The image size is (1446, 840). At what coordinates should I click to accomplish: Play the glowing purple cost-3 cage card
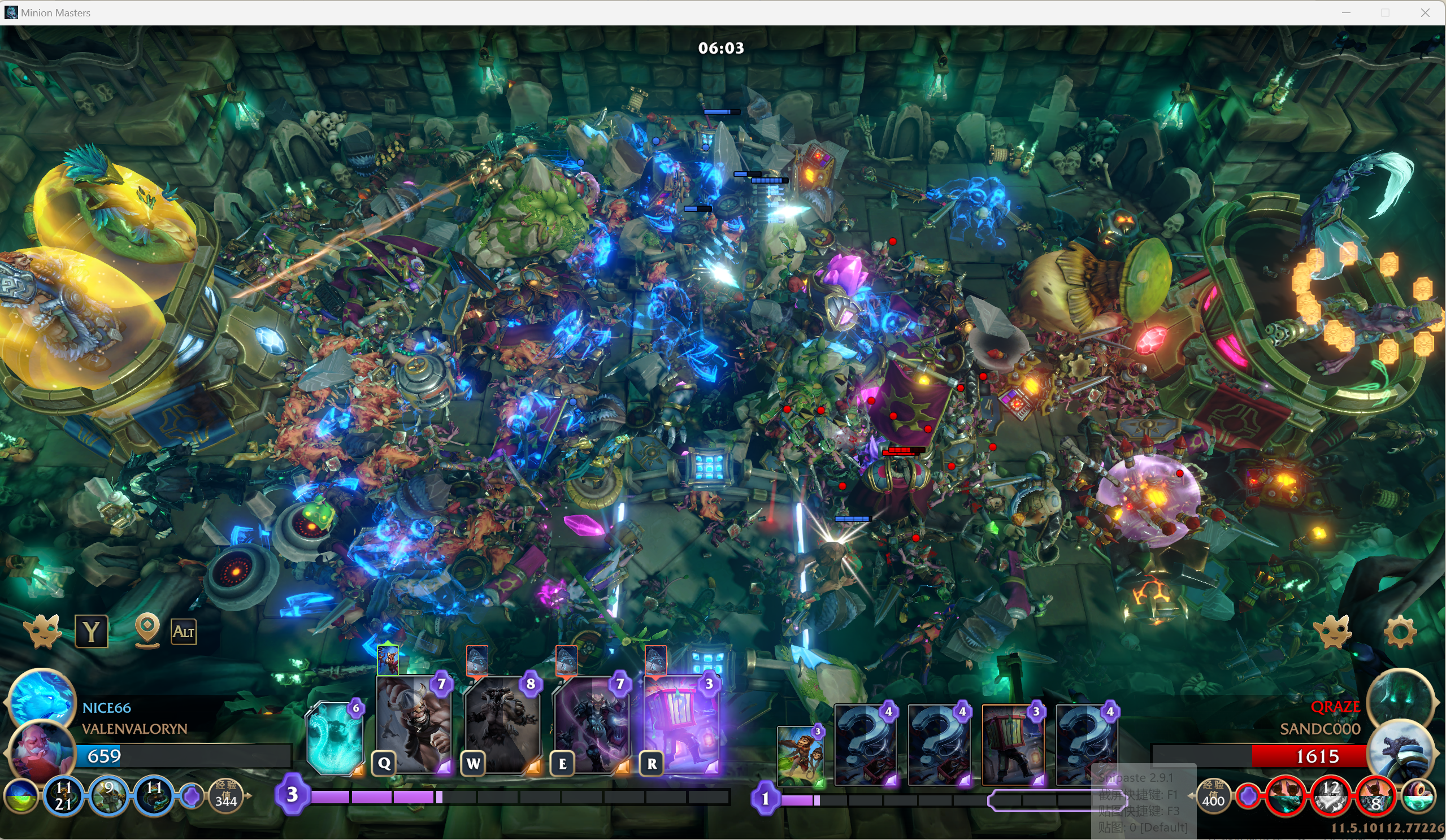[680, 724]
